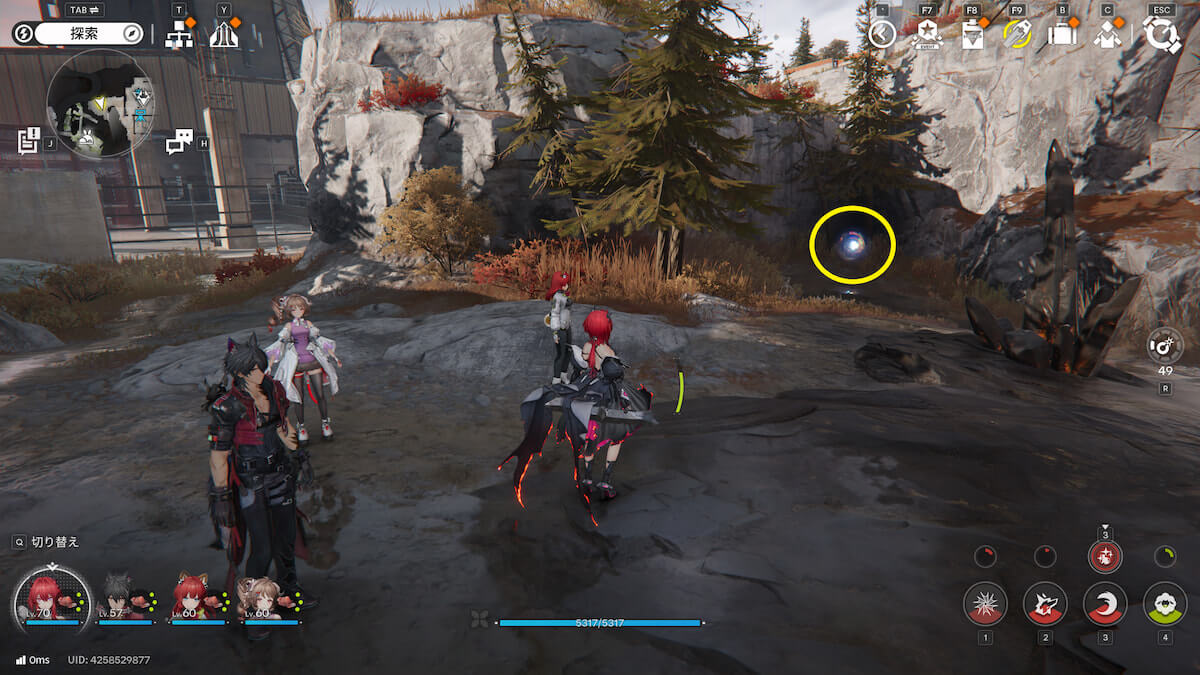The image size is (1200, 675).
Task: Open the backpack briefcase inventory icon
Action: tap(1061, 34)
